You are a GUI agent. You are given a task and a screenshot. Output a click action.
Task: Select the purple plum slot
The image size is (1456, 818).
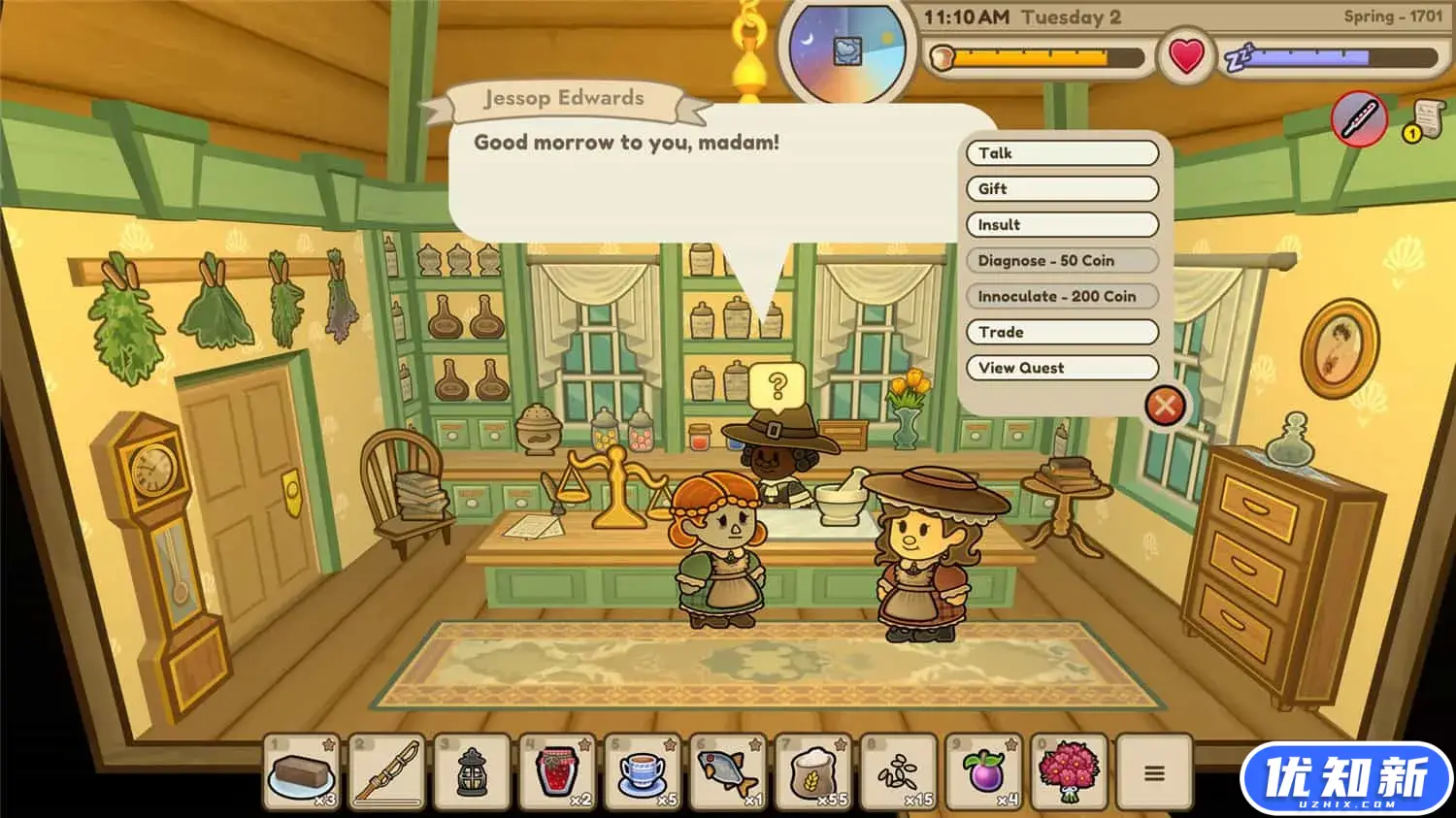point(983,772)
